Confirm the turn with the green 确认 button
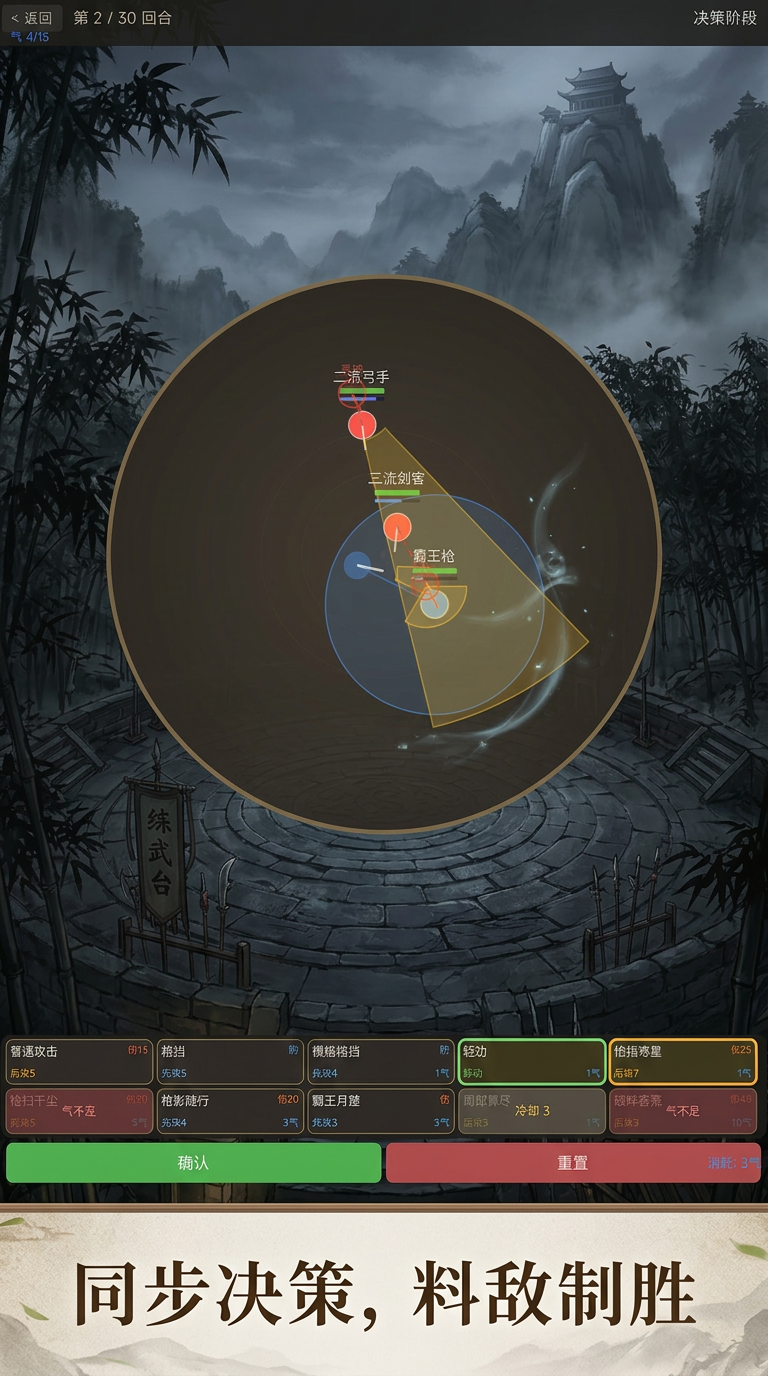Screen dimensions: 768x1376 coord(193,1163)
